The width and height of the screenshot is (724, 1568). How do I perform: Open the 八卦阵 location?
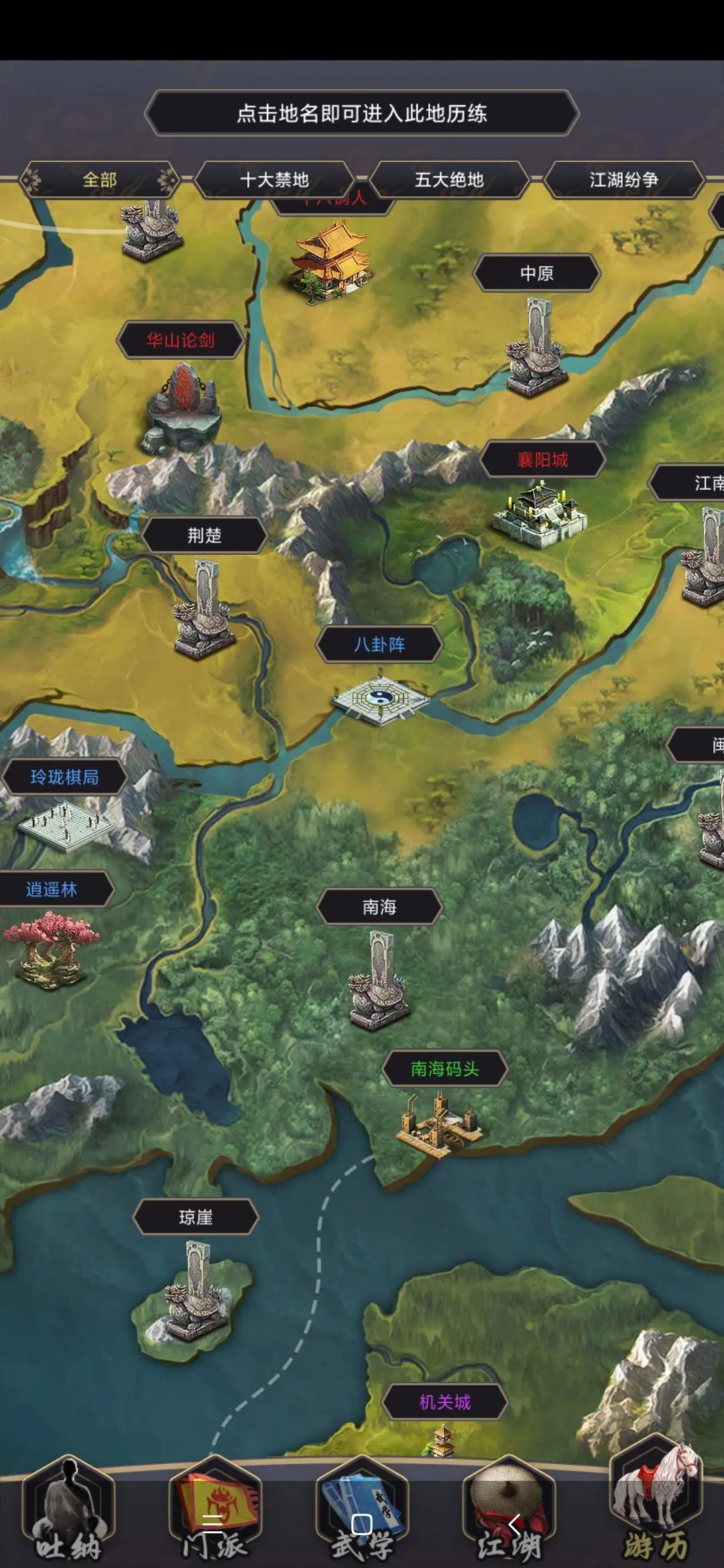click(x=379, y=645)
